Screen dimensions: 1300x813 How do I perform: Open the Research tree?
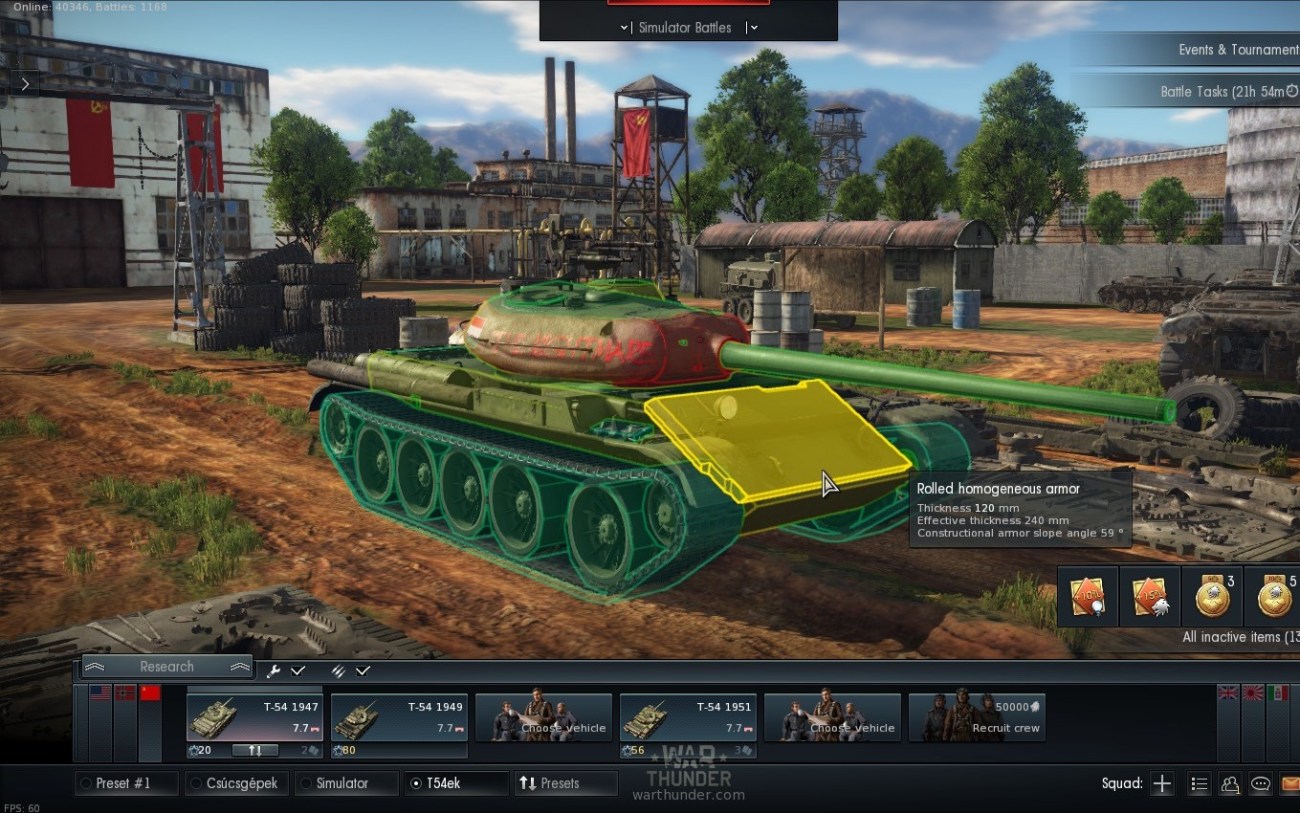167,666
